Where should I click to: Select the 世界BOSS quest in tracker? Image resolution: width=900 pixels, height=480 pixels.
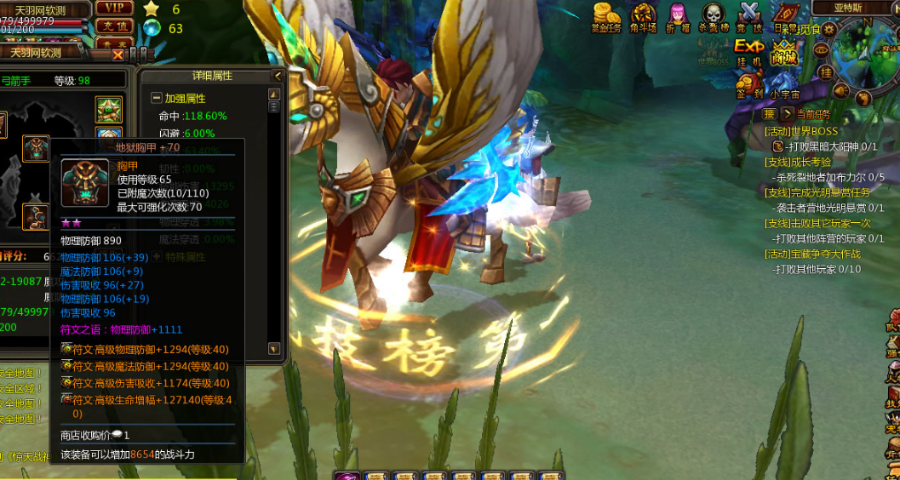(x=801, y=131)
